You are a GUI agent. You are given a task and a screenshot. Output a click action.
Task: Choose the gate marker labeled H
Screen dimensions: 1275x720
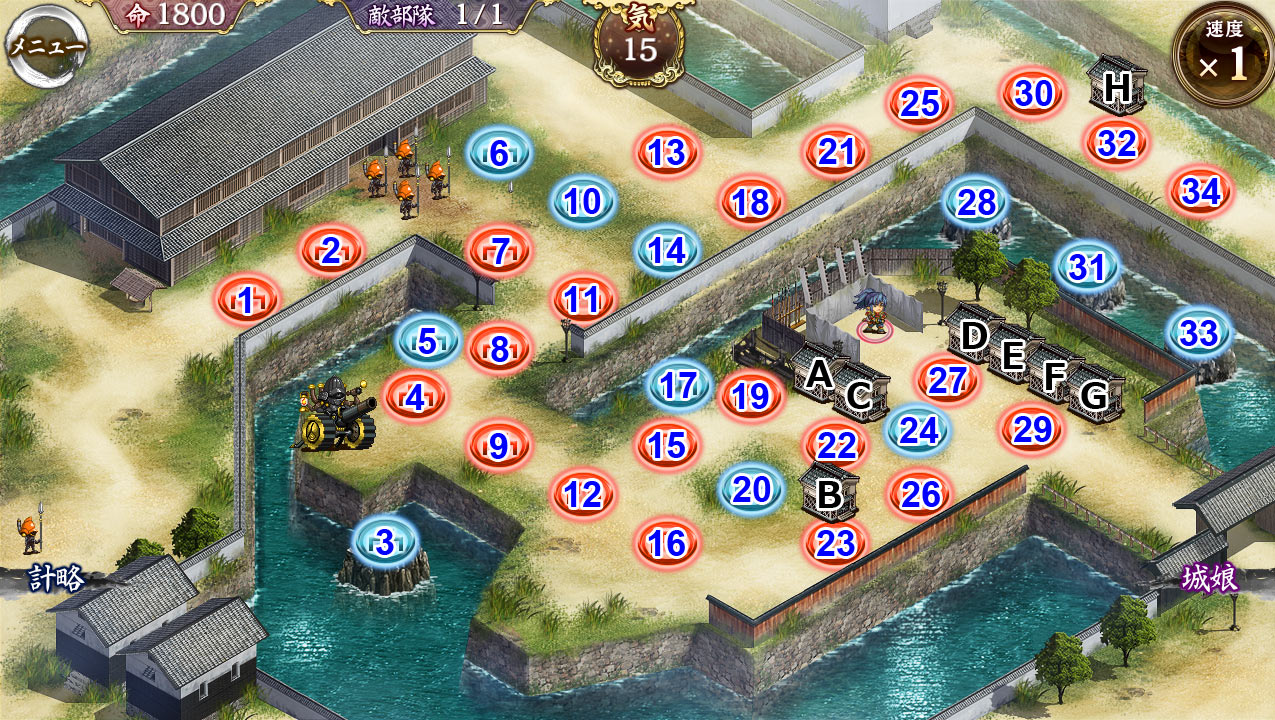click(x=1117, y=88)
